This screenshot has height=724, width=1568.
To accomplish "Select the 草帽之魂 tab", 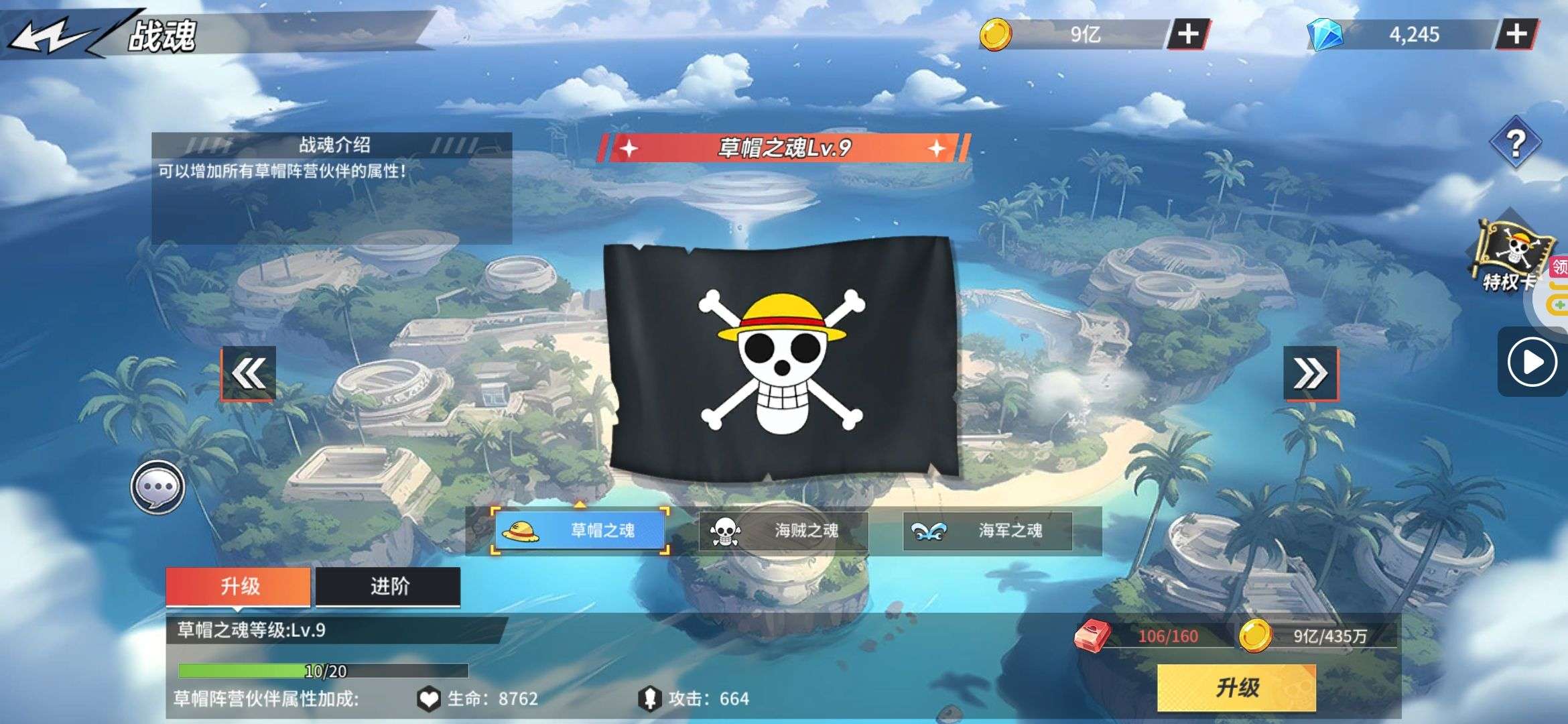I will 580,531.
